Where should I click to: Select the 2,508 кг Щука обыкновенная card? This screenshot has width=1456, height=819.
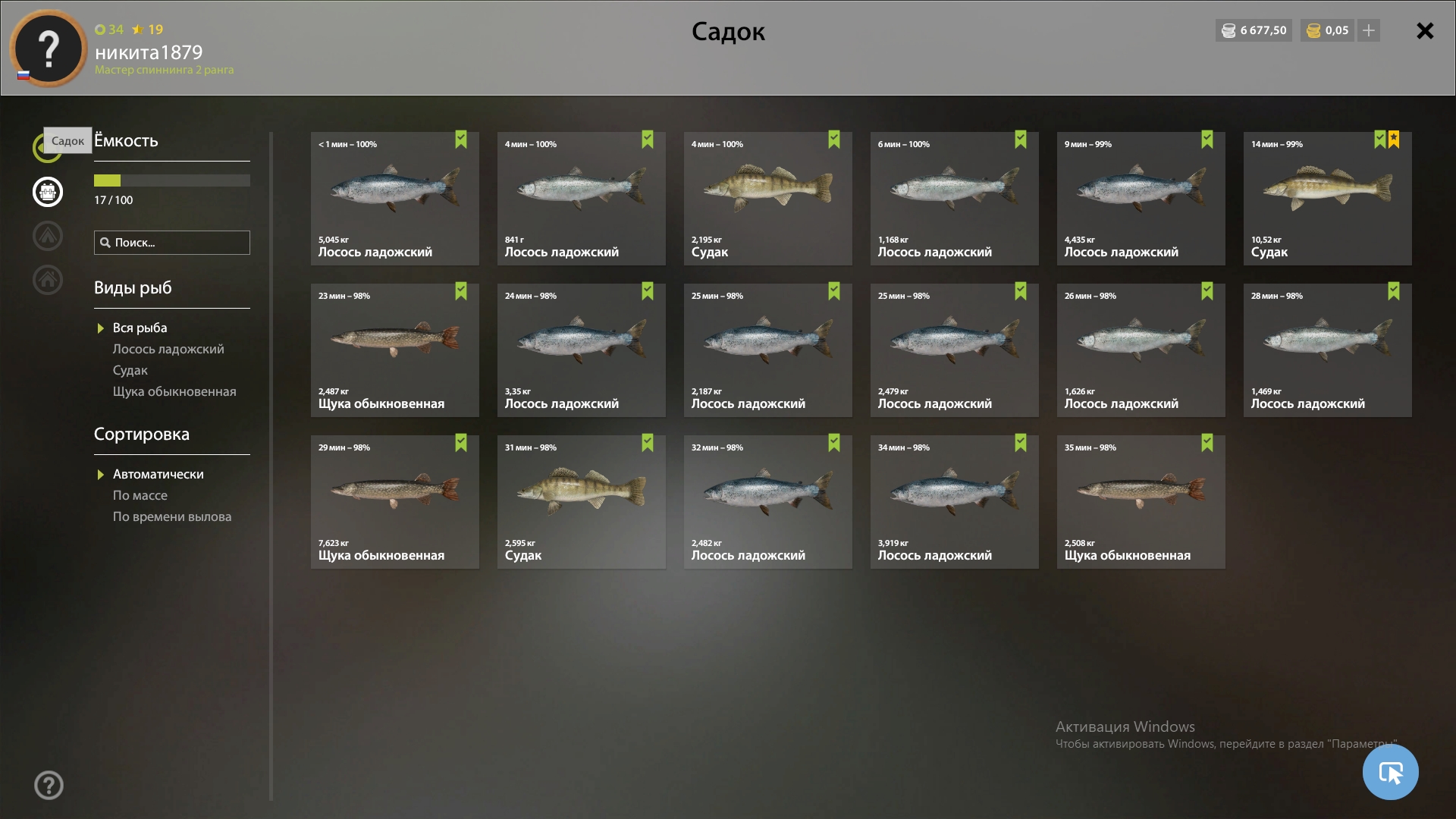click(x=1141, y=502)
